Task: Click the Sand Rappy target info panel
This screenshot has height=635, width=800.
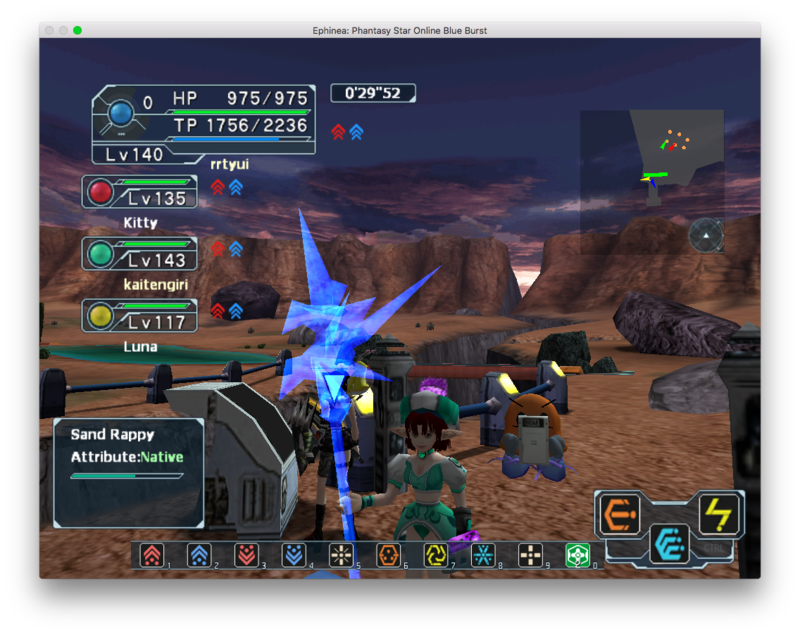Action: click(128, 472)
